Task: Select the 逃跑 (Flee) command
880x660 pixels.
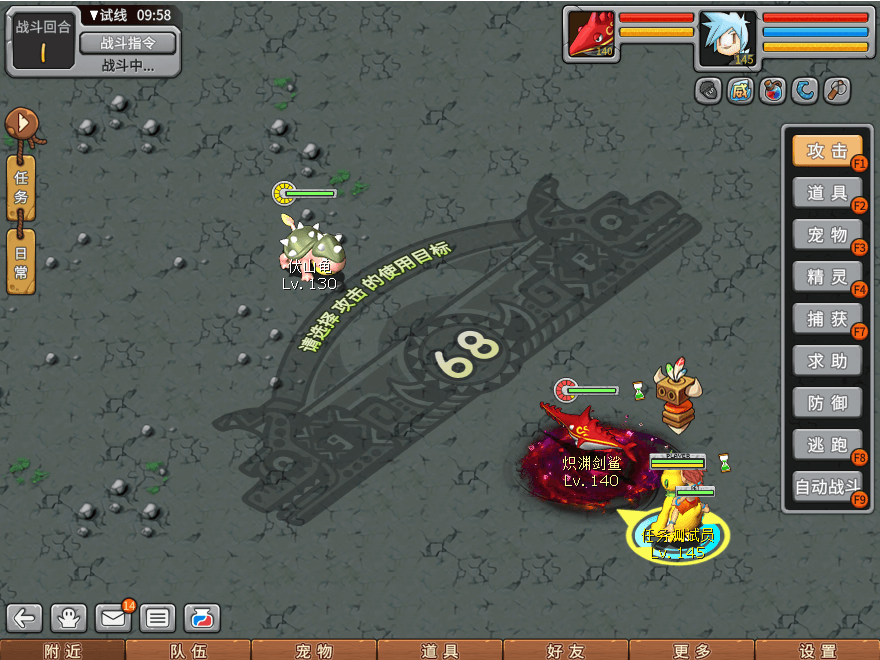Action: [827, 445]
